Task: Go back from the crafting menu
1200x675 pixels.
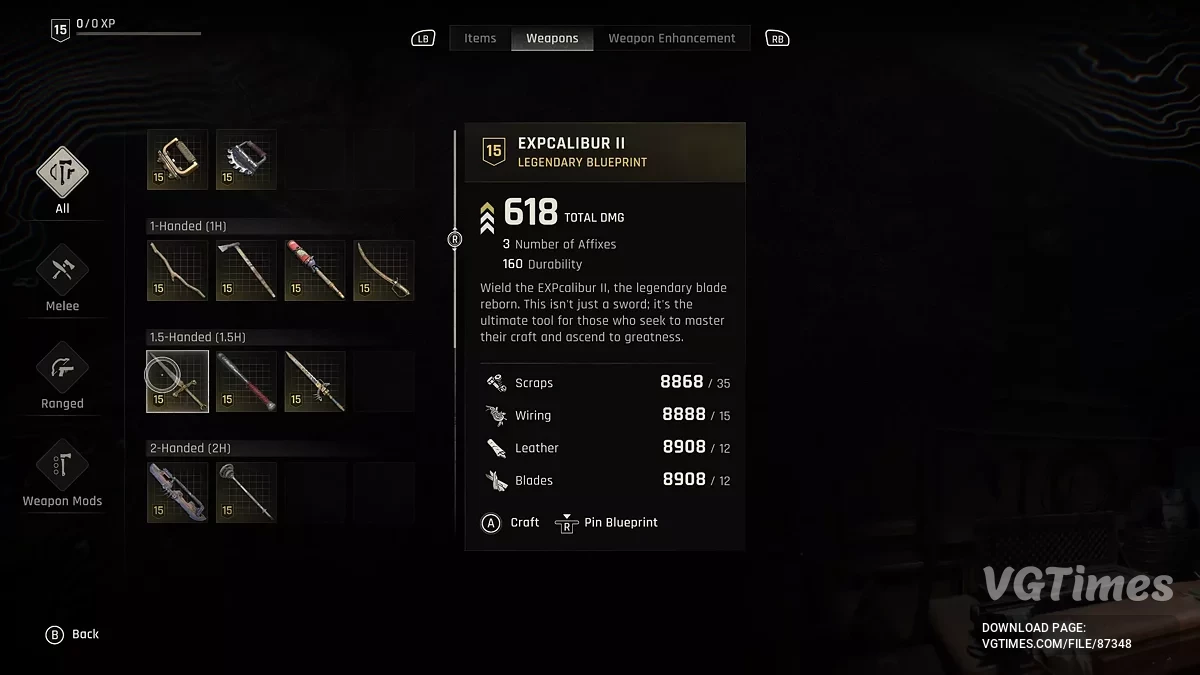Action: tap(73, 634)
